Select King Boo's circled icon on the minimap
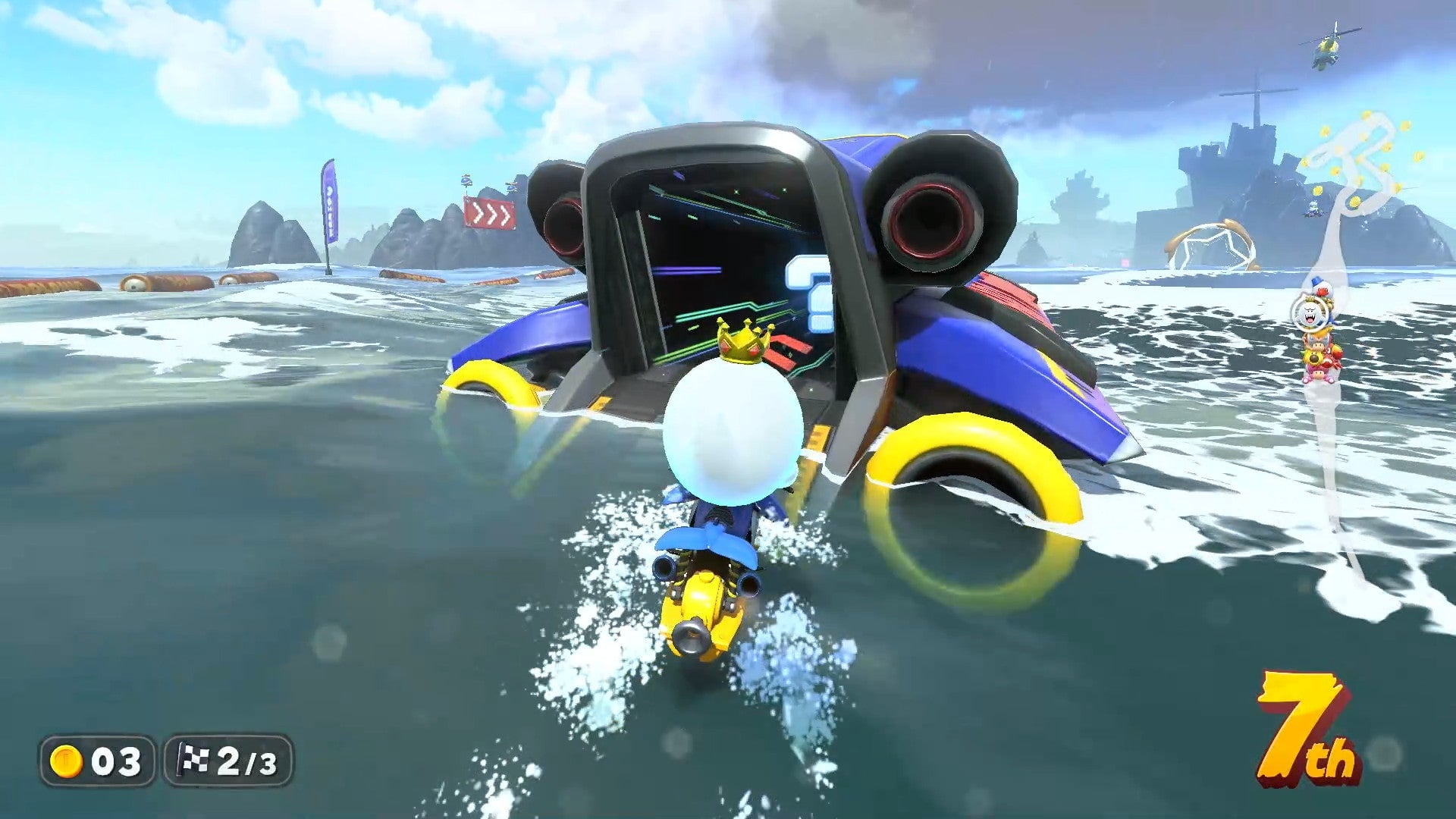Viewport: 1456px width, 819px height. (1310, 315)
